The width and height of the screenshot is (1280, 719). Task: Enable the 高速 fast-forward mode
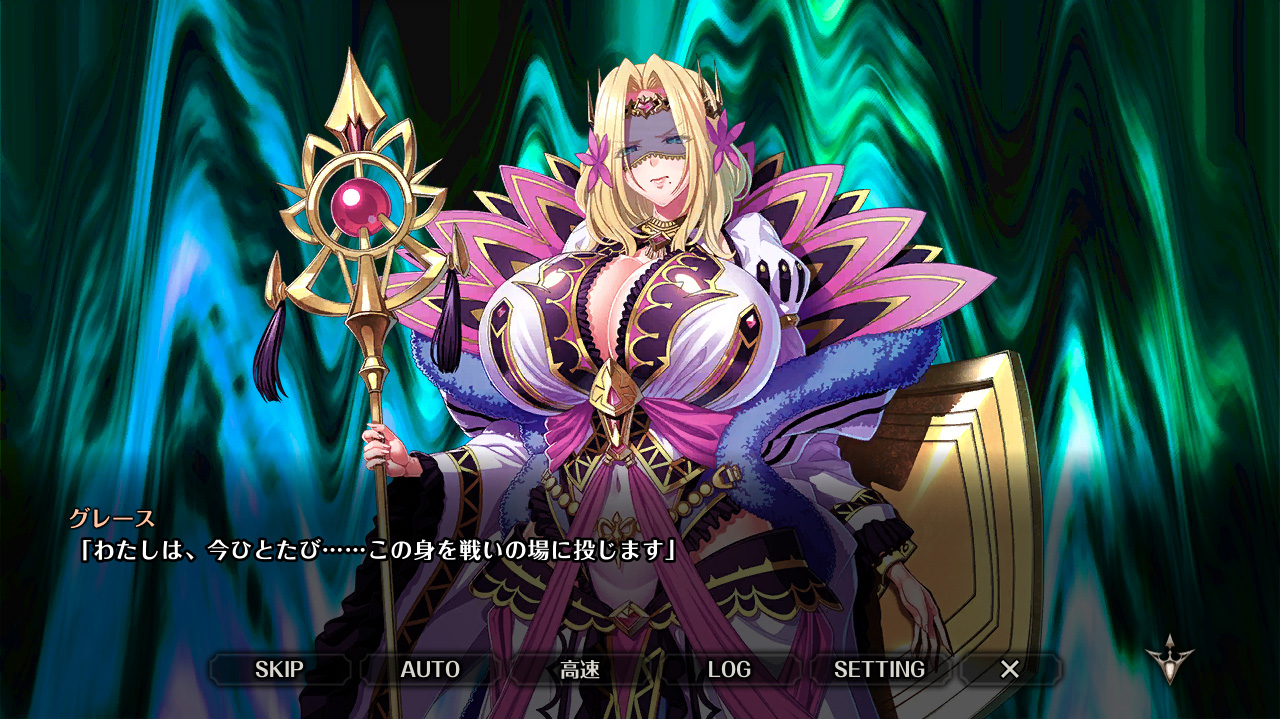580,669
